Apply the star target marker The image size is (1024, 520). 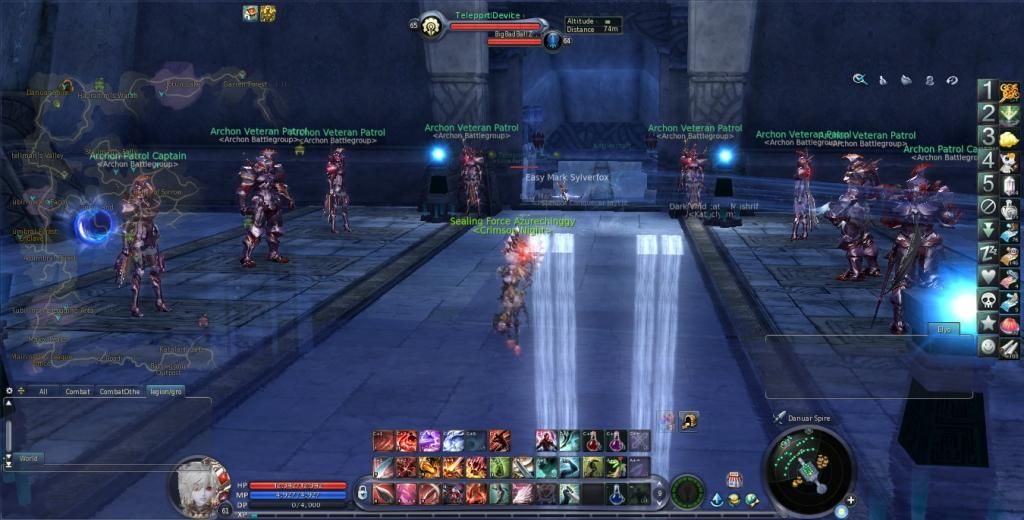click(x=987, y=323)
